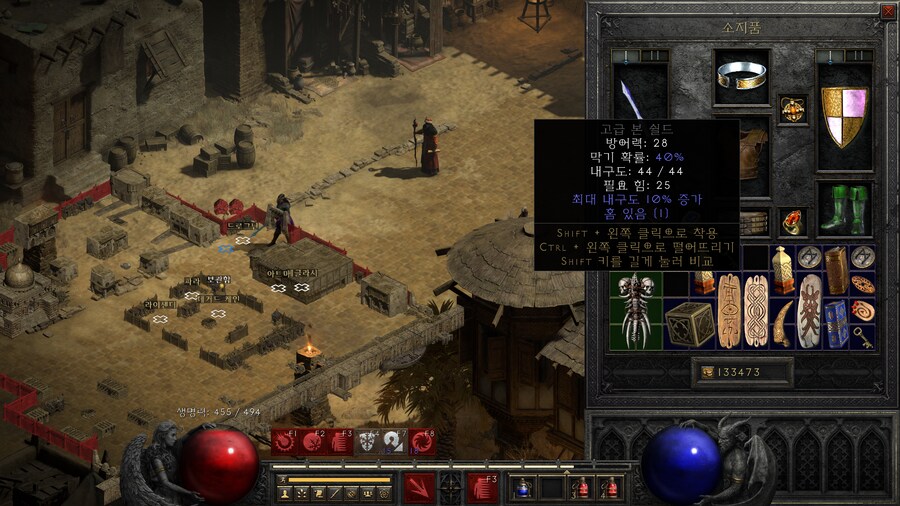The height and width of the screenshot is (506, 900).
Task: Activate the F1 hotkey skill icon
Action: [286, 441]
